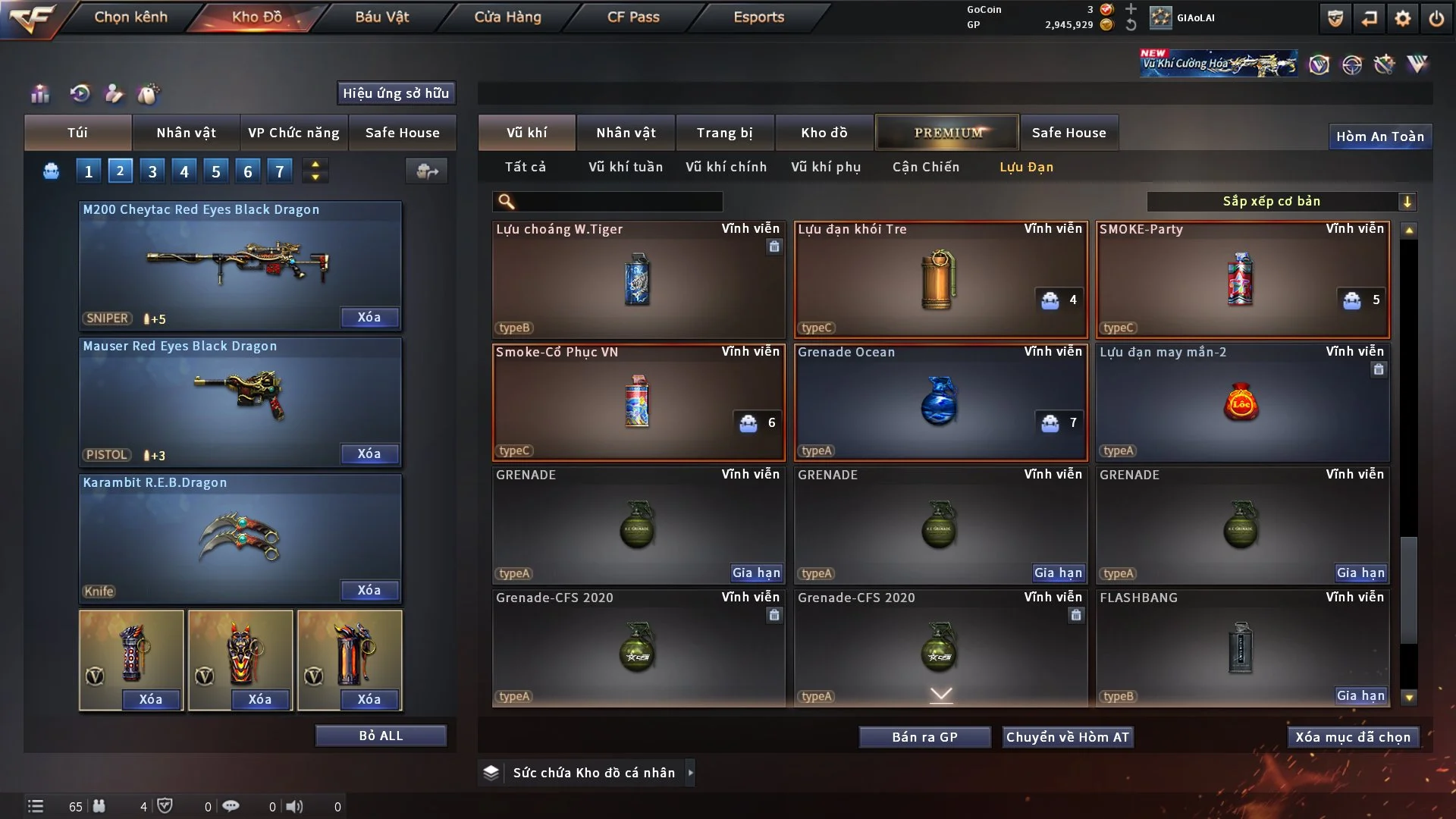Select the PREMIUM tab
The height and width of the screenshot is (819, 1456).
[947, 133]
